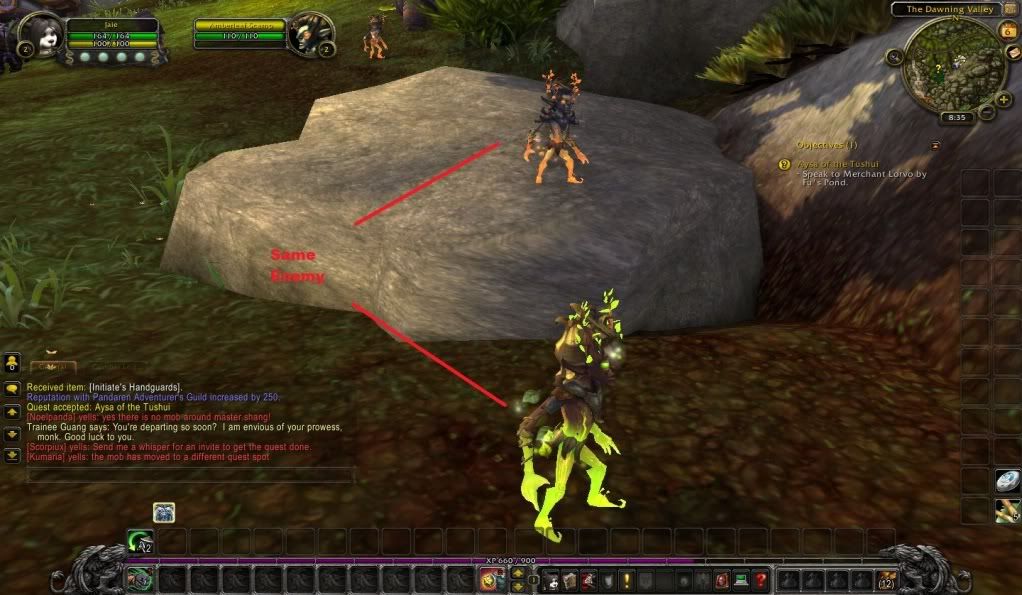Activate the first action bar ability

[139, 579]
